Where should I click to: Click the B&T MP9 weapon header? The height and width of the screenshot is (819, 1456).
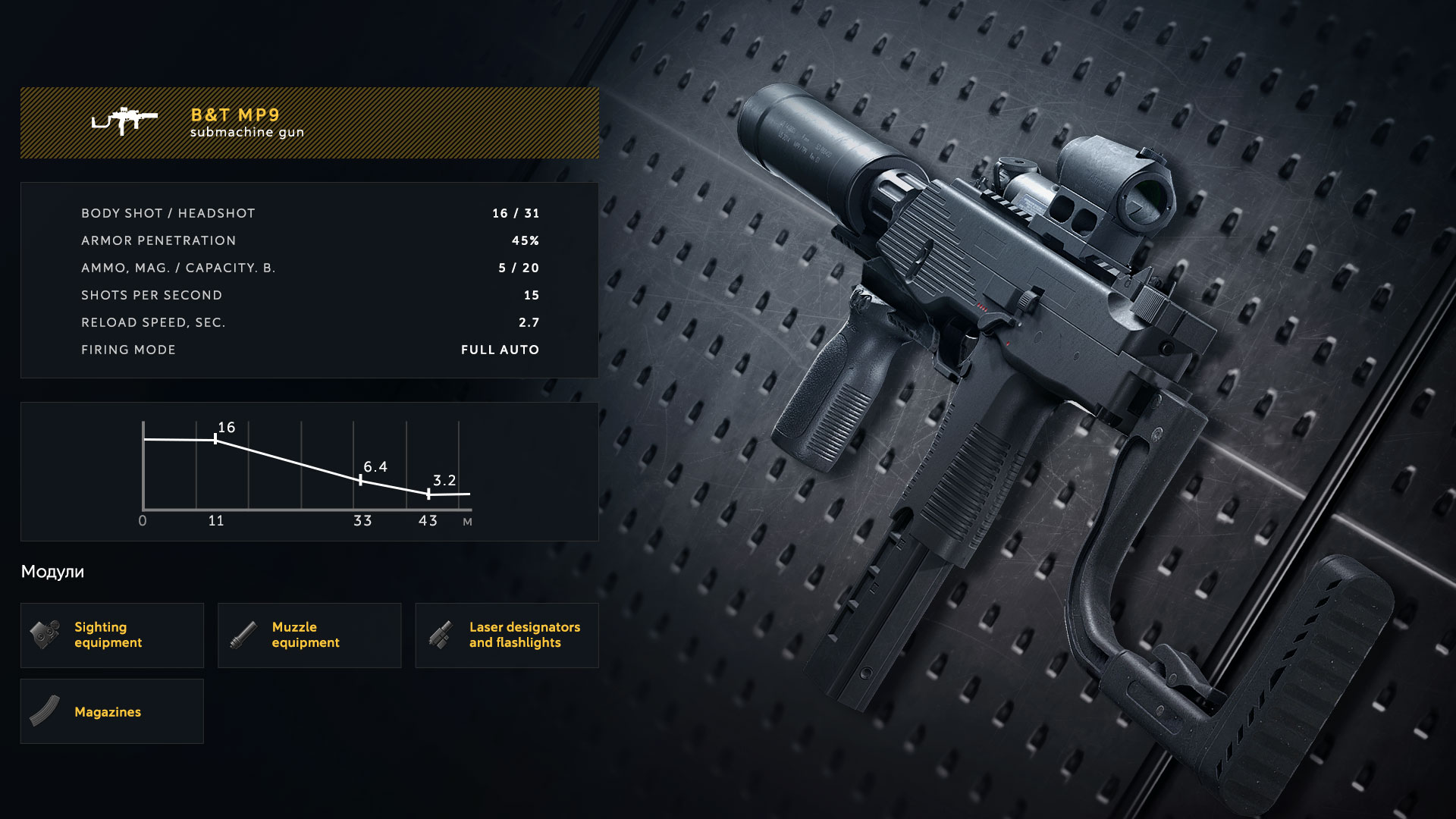pyautogui.click(x=309, y=123)
